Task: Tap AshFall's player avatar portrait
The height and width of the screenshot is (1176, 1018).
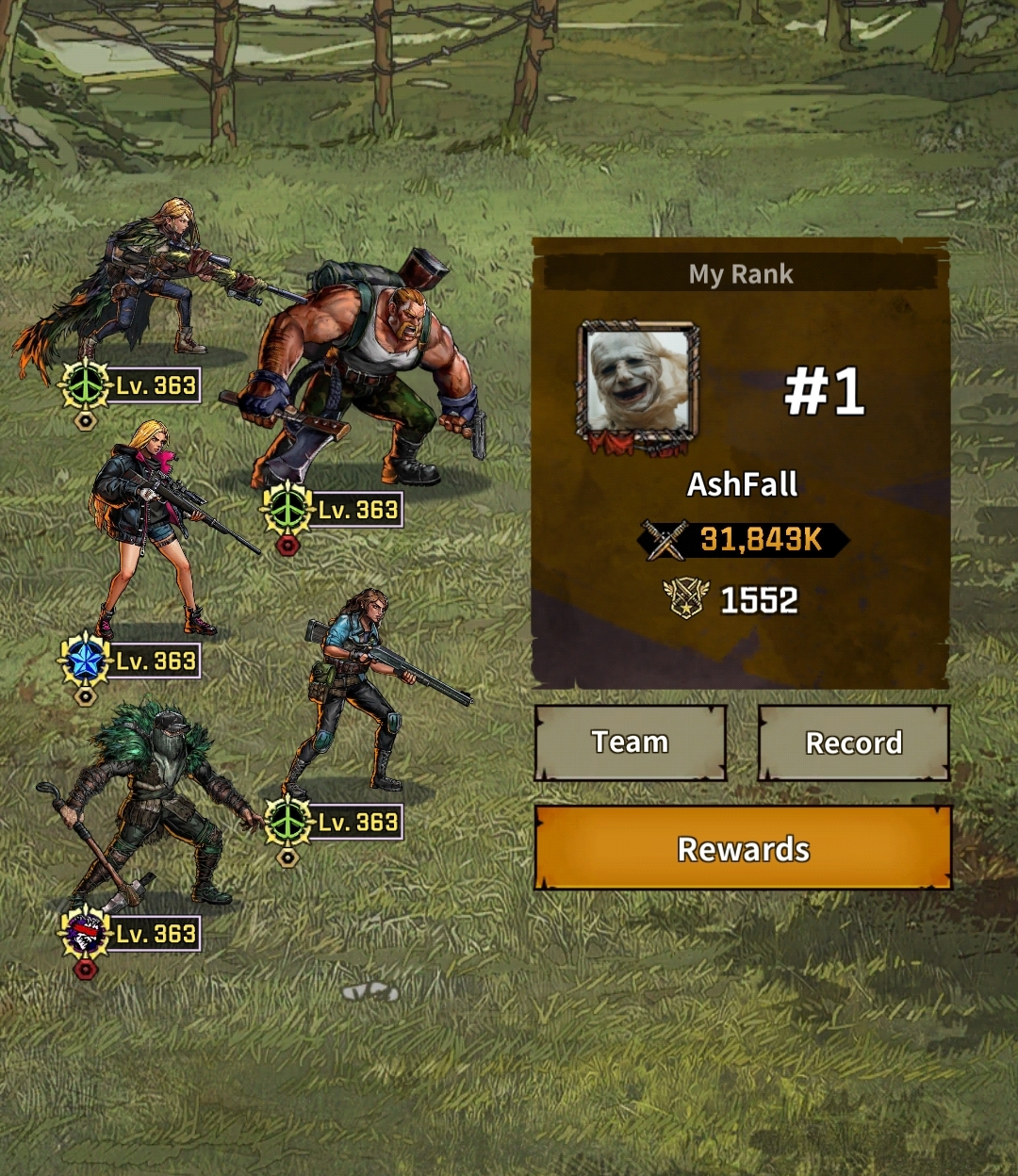Action: click(639, 384)
